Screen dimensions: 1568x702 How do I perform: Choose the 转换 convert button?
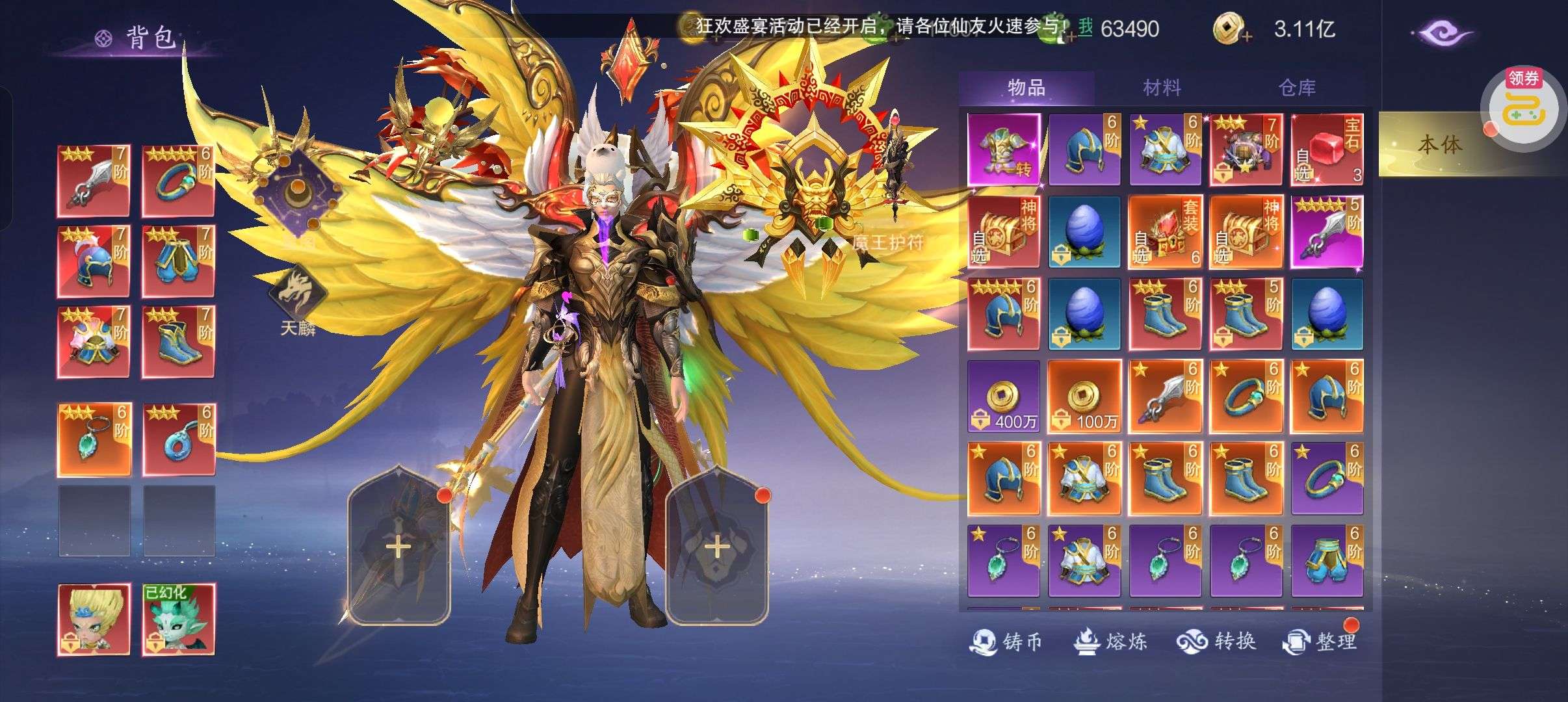1216,642
